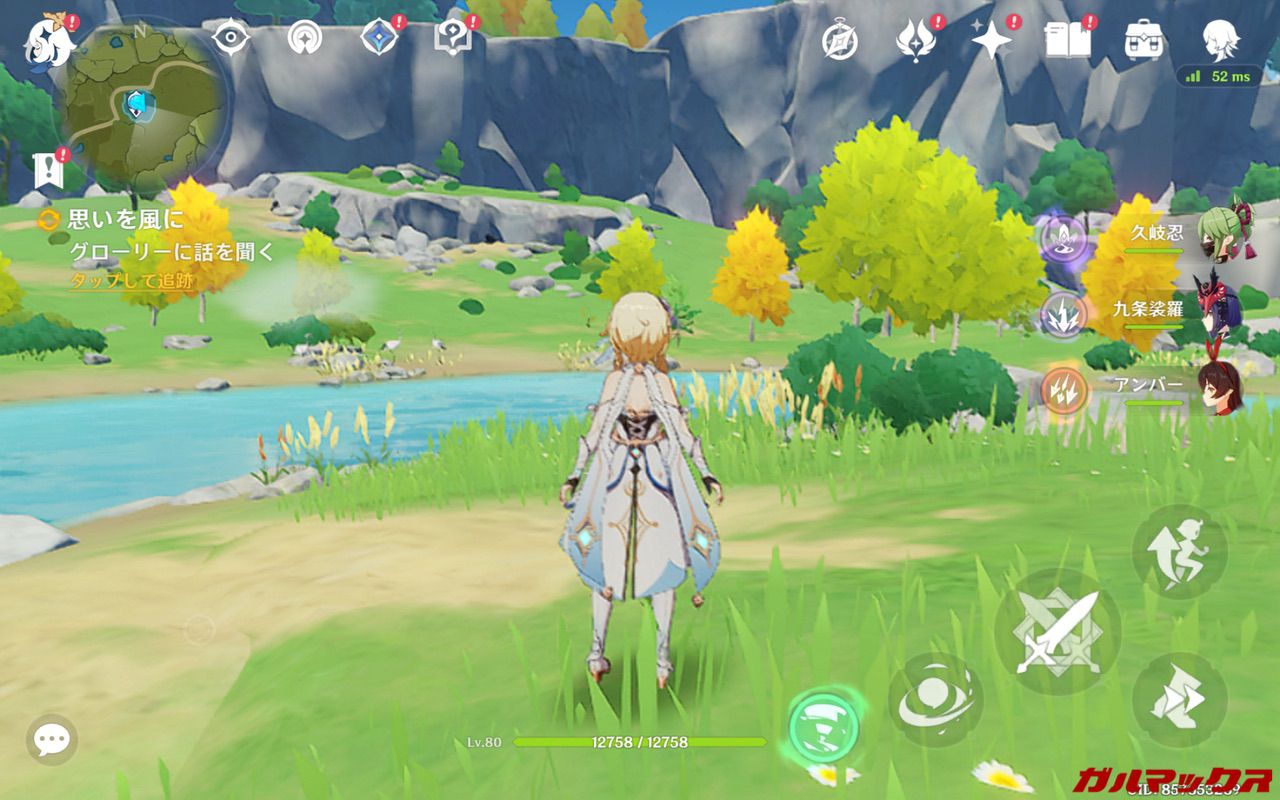The width and height of the screenshot is (1280, 800).
Task: Open the quest journal bookmark icon
Action: (x=47, y=171)
